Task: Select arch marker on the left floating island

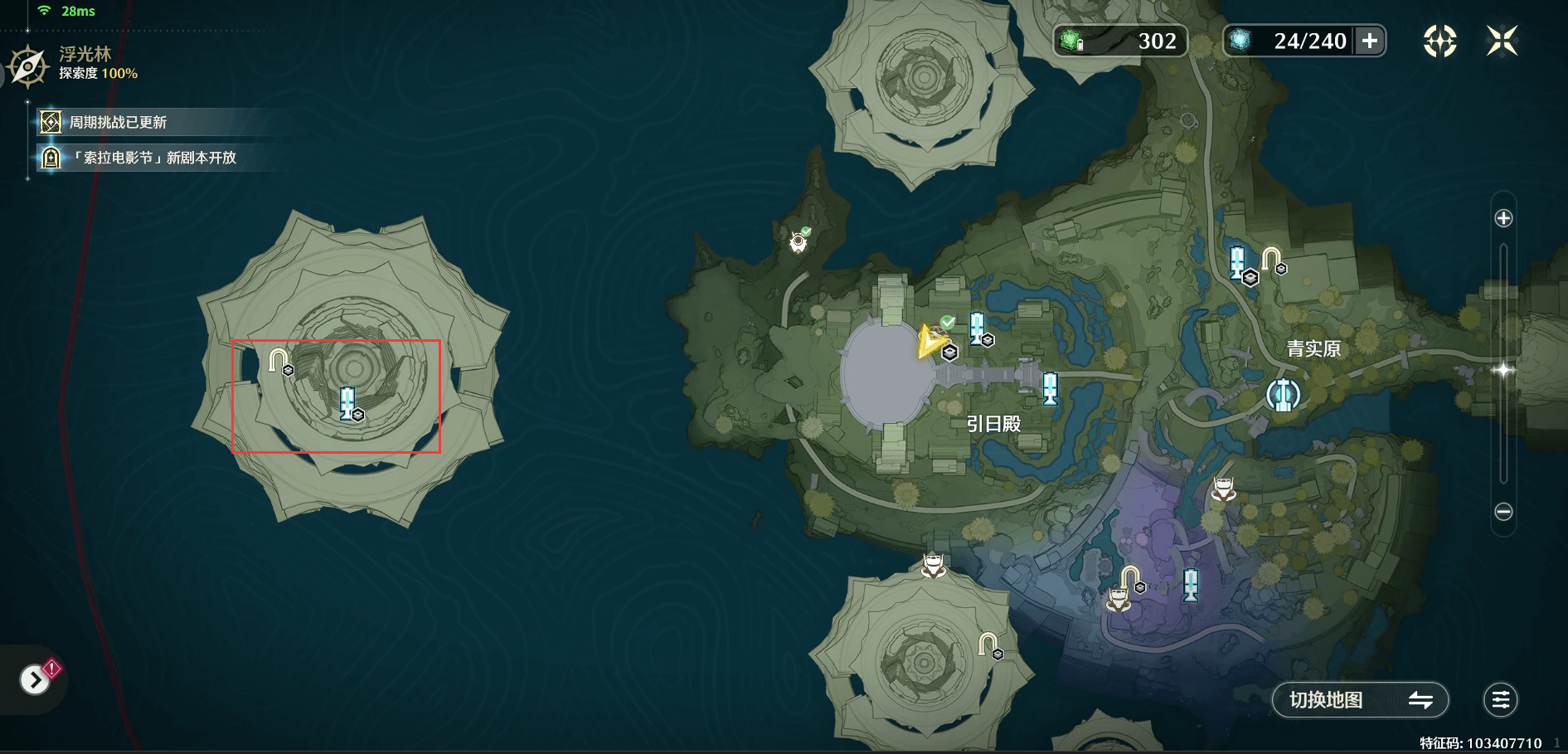Action: 279,360
